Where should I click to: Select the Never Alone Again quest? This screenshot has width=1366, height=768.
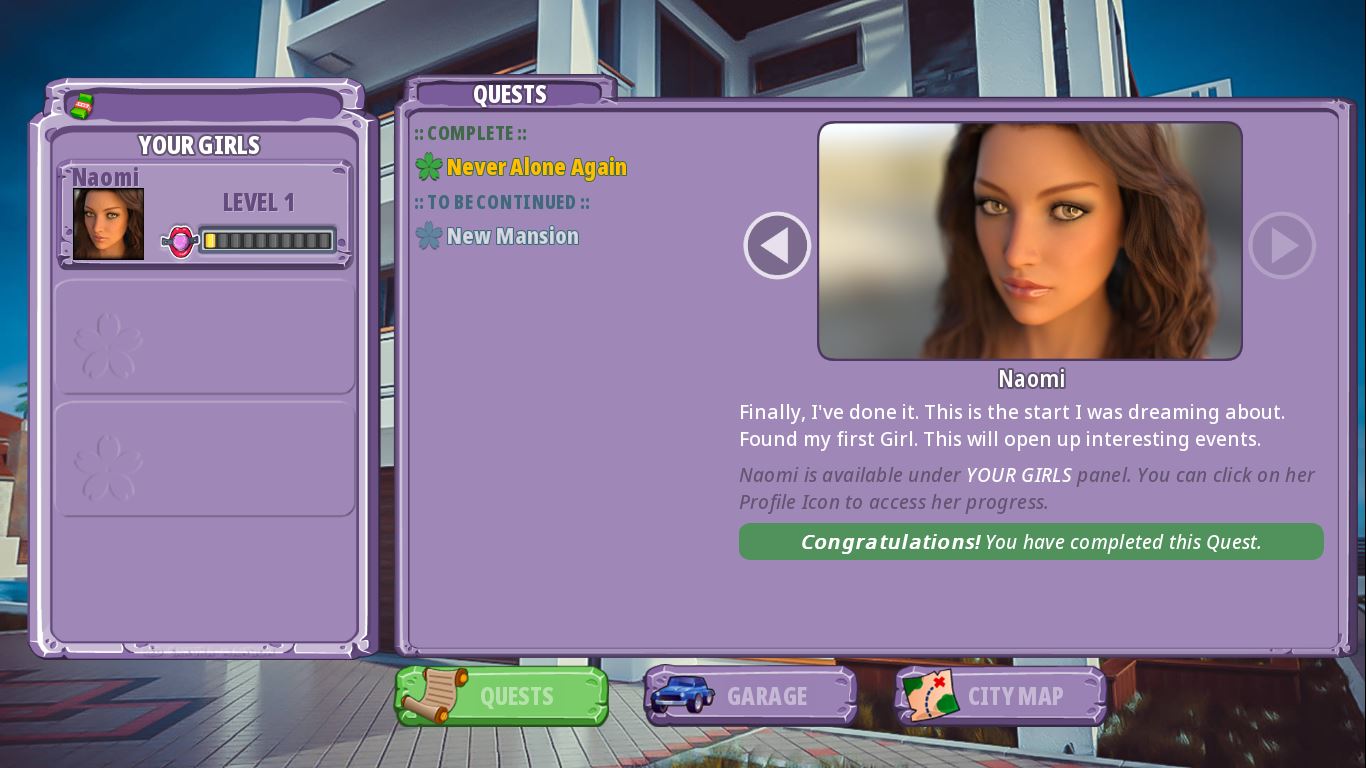point(536,168)
